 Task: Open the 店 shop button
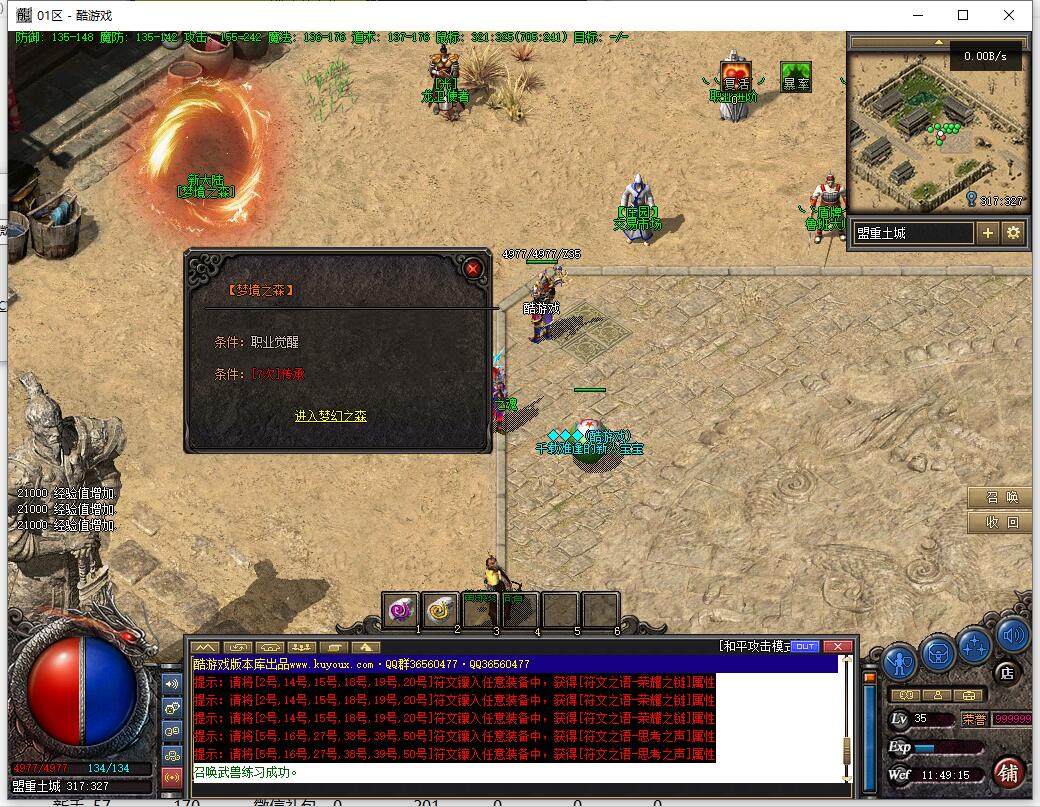[x=1007, y=674]
